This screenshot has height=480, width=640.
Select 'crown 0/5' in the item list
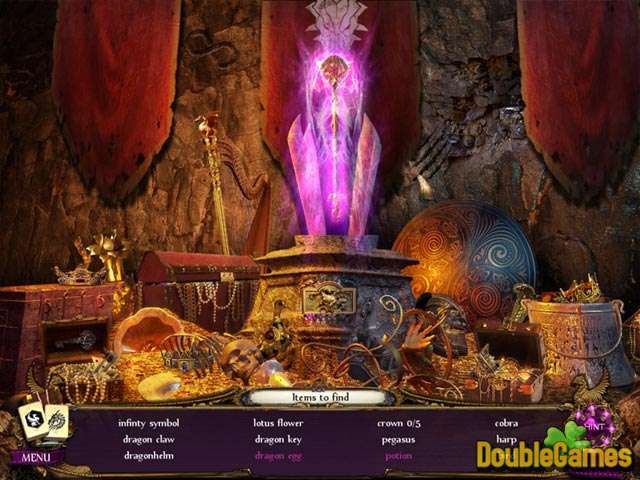[x=398, y=423]
